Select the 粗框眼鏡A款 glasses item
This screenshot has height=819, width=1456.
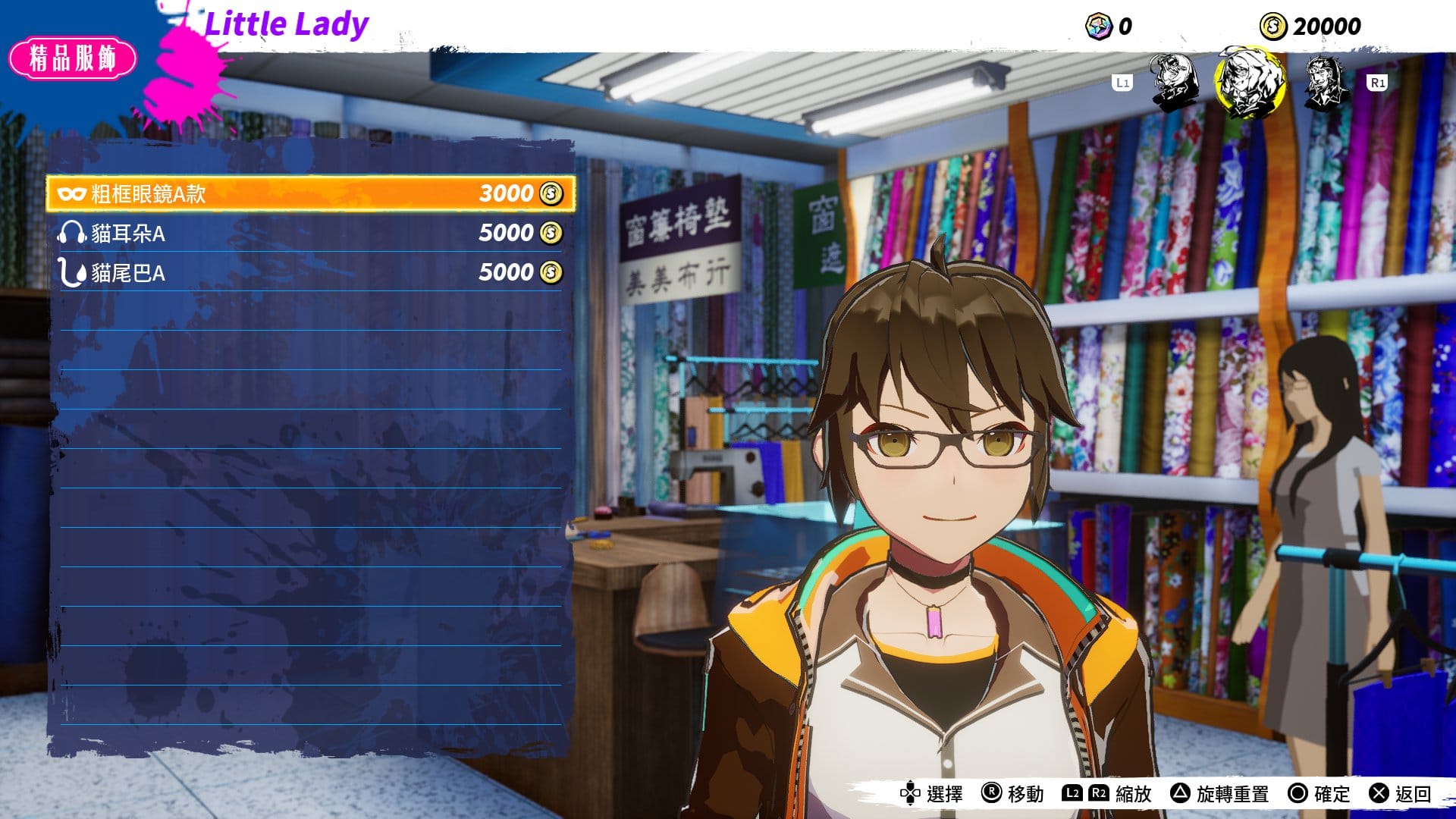tap(311, 193)
